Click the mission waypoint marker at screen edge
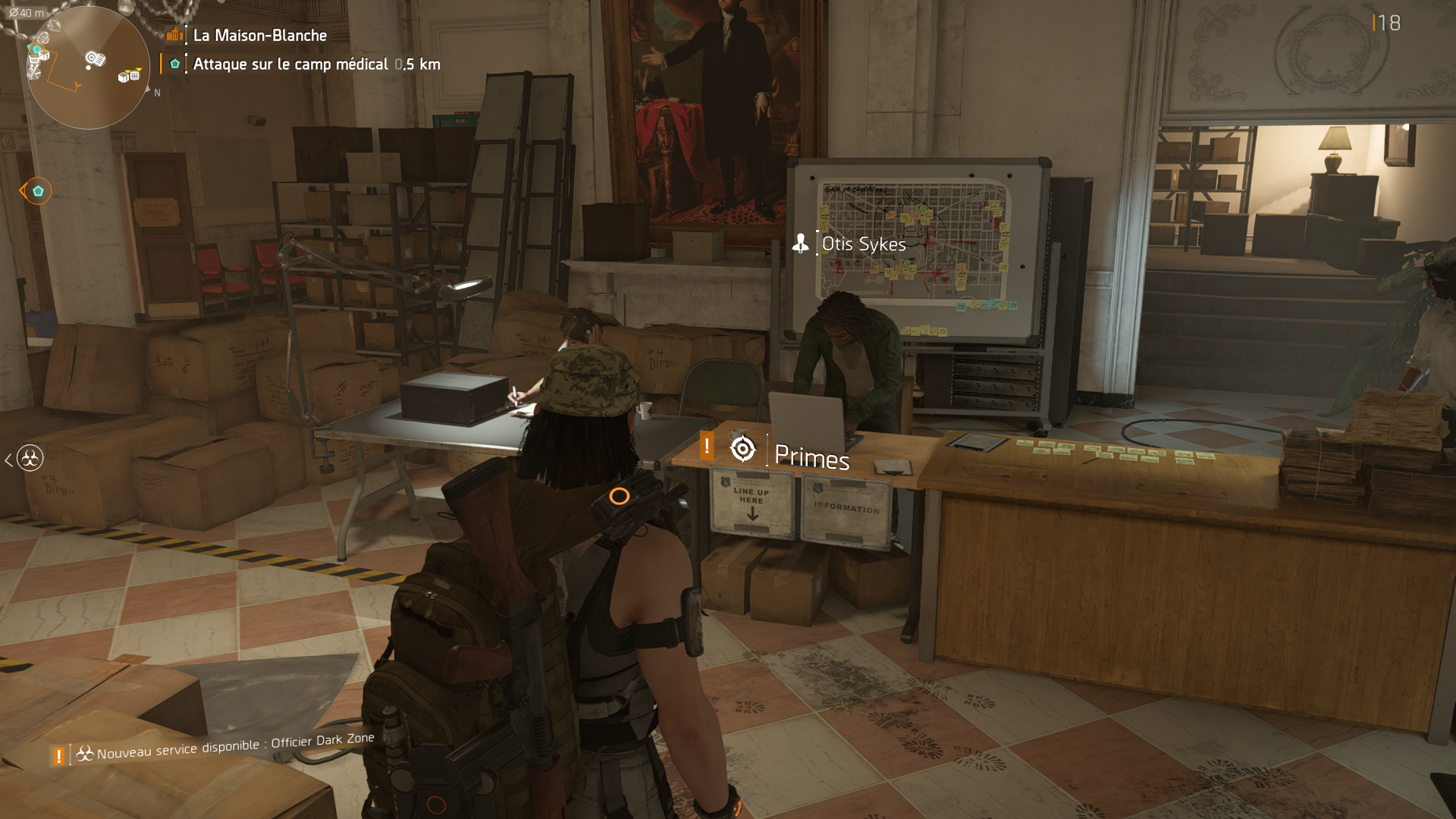Viewport: 1456px width, 819px height. pos(37,191)
